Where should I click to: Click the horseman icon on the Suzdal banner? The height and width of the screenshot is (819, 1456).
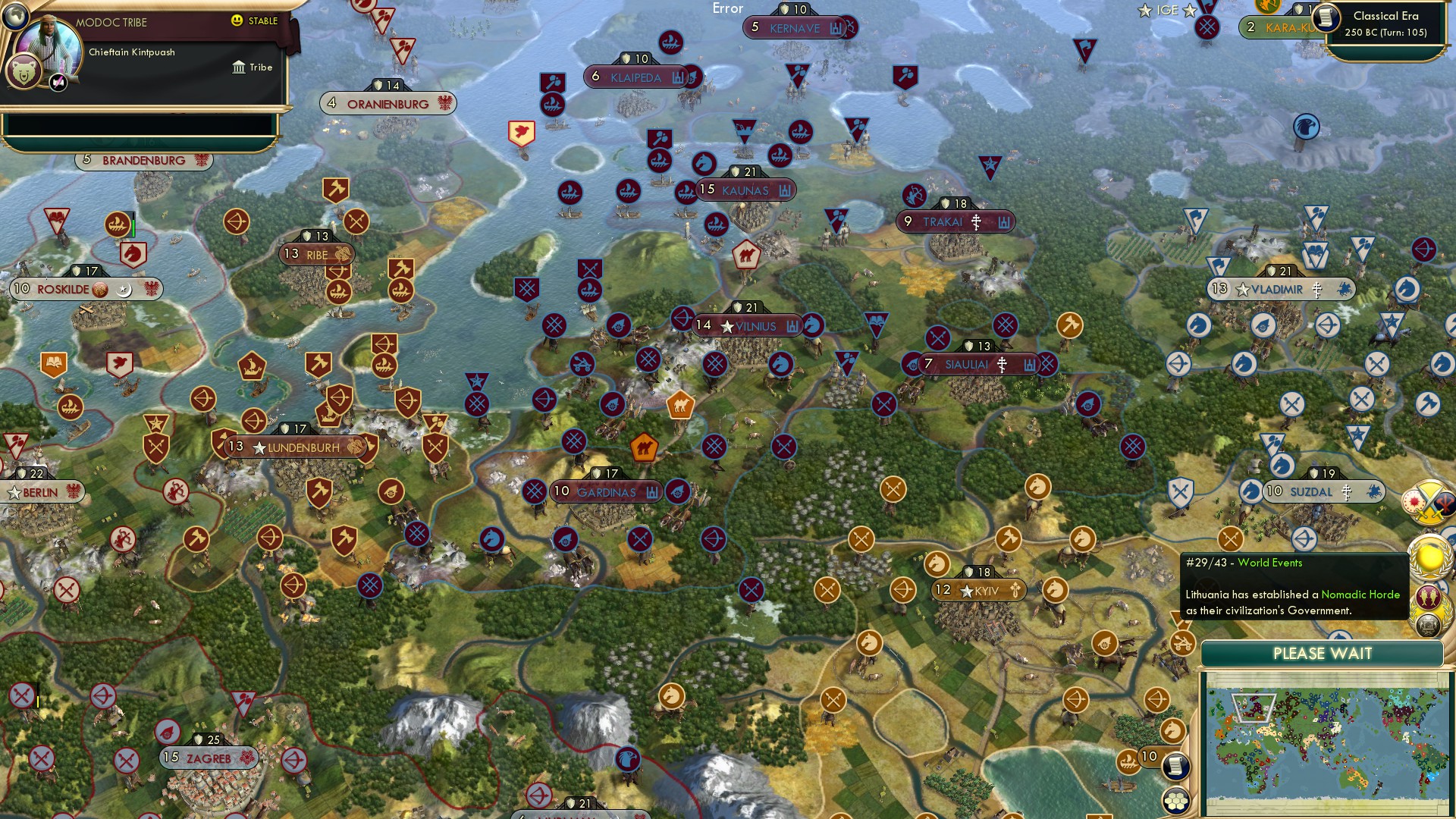1374,491
